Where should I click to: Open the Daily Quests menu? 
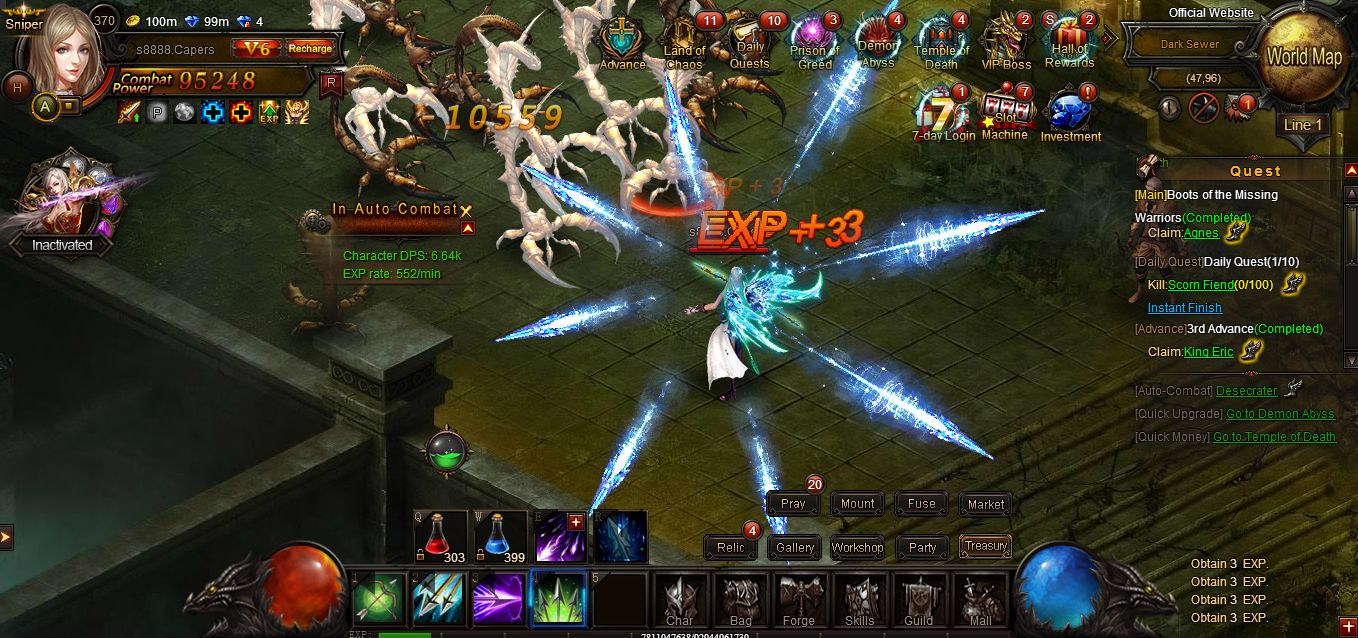pos(750,45)
